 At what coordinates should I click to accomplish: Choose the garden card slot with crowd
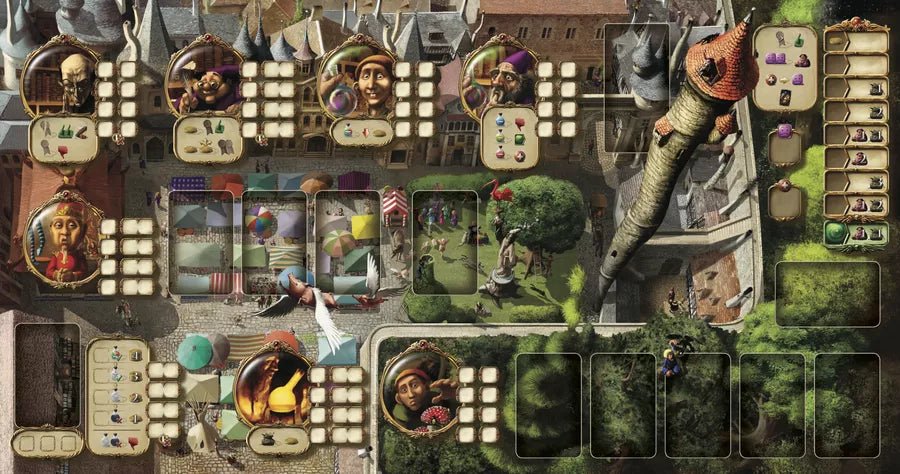pyautogui.click(x=445, y=242)
